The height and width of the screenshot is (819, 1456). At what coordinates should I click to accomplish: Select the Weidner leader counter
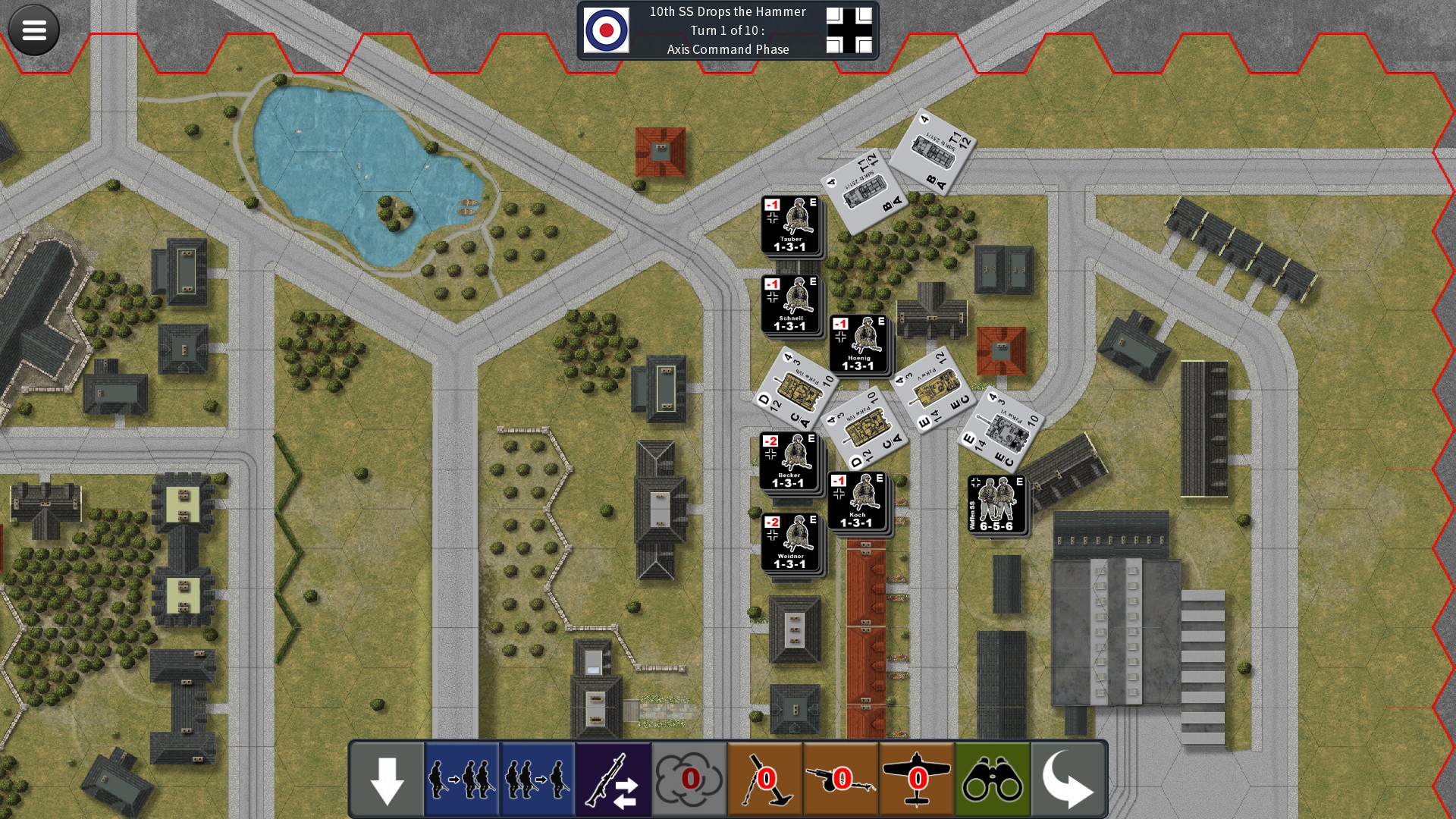point(790,542)
